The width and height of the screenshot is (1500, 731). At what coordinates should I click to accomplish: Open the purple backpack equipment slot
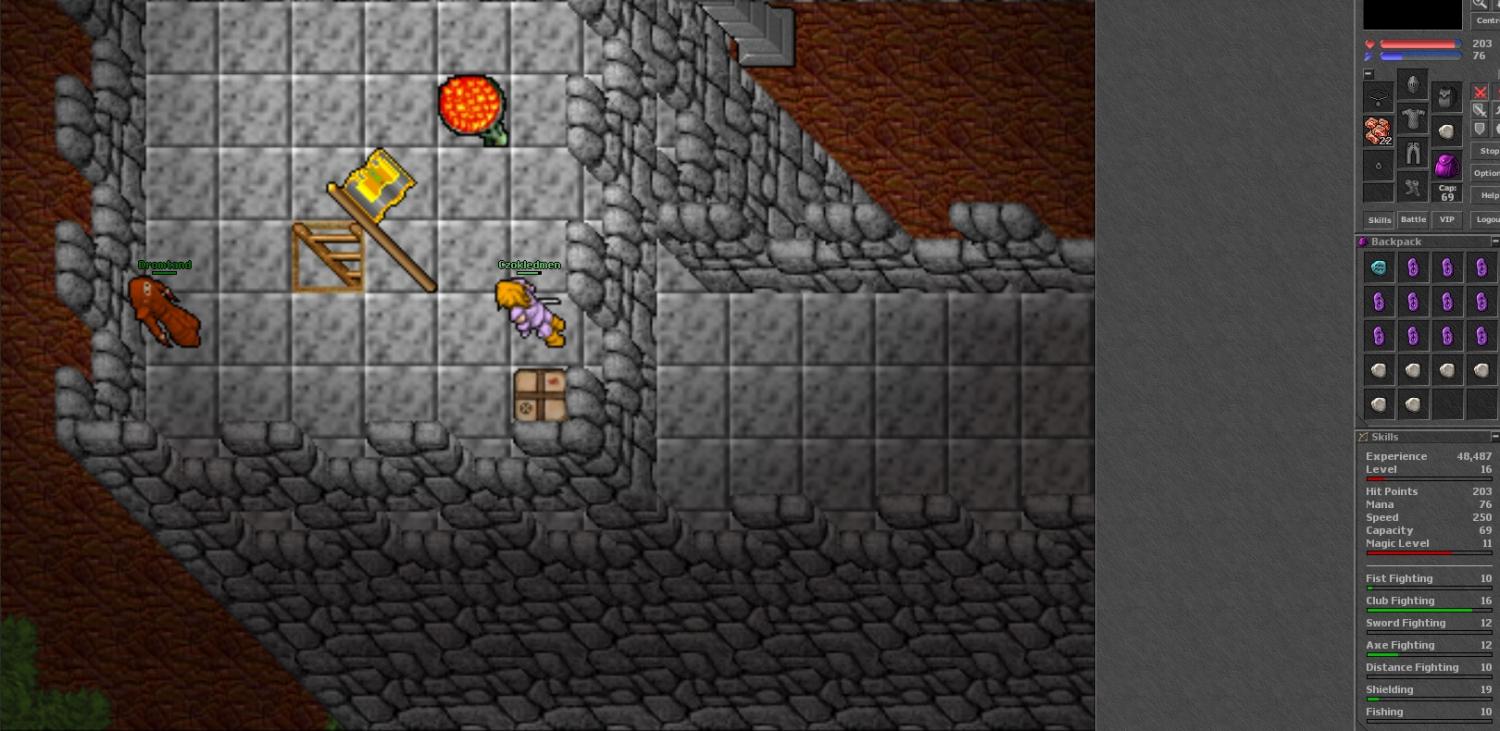click(1446, 164)
